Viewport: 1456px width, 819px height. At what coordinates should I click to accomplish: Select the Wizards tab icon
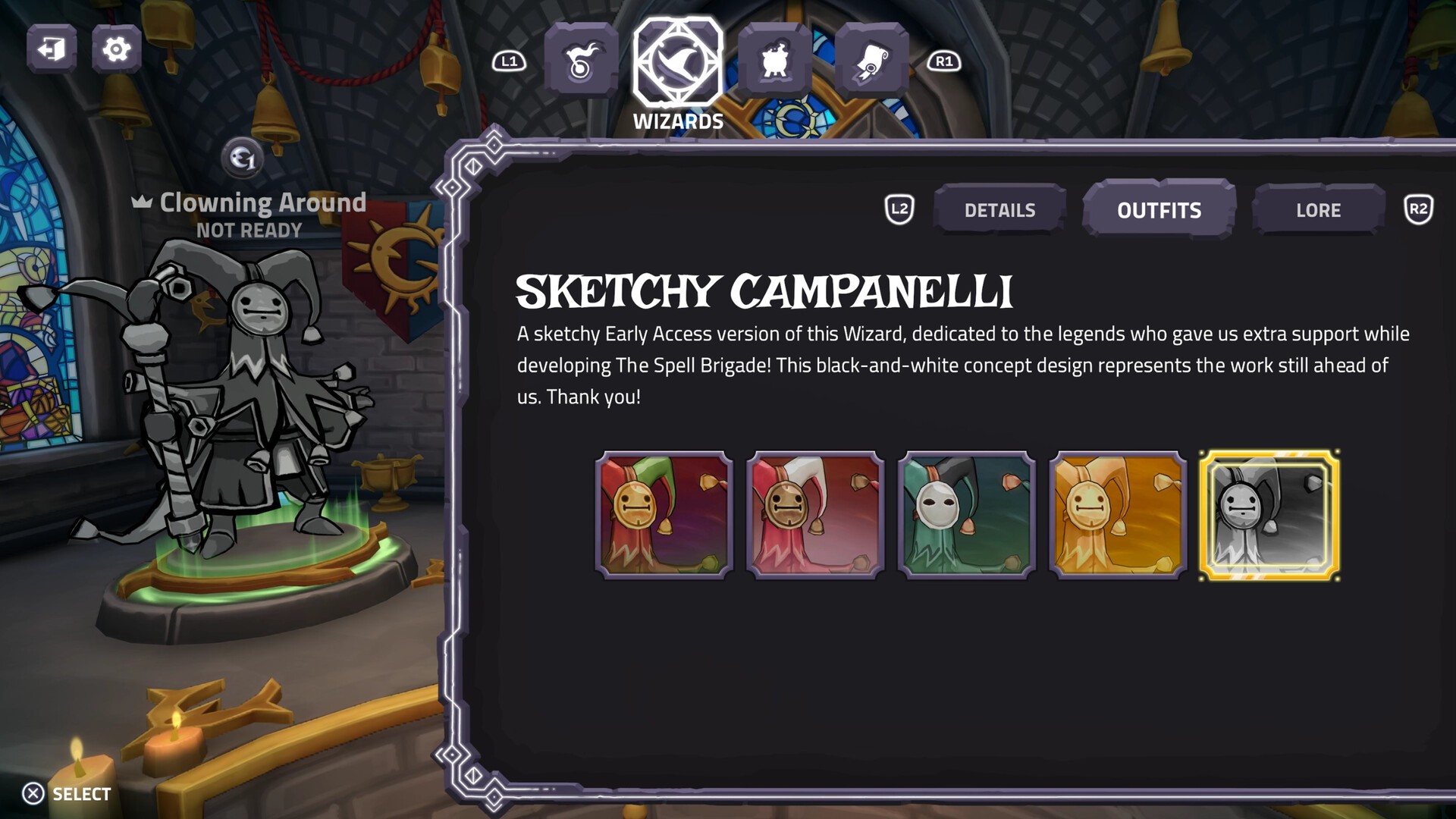[678, 62]
